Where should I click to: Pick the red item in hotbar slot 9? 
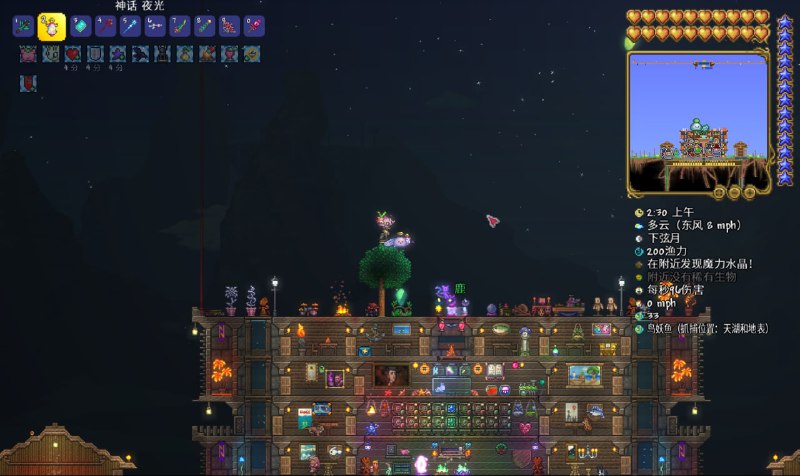point(228,27)
